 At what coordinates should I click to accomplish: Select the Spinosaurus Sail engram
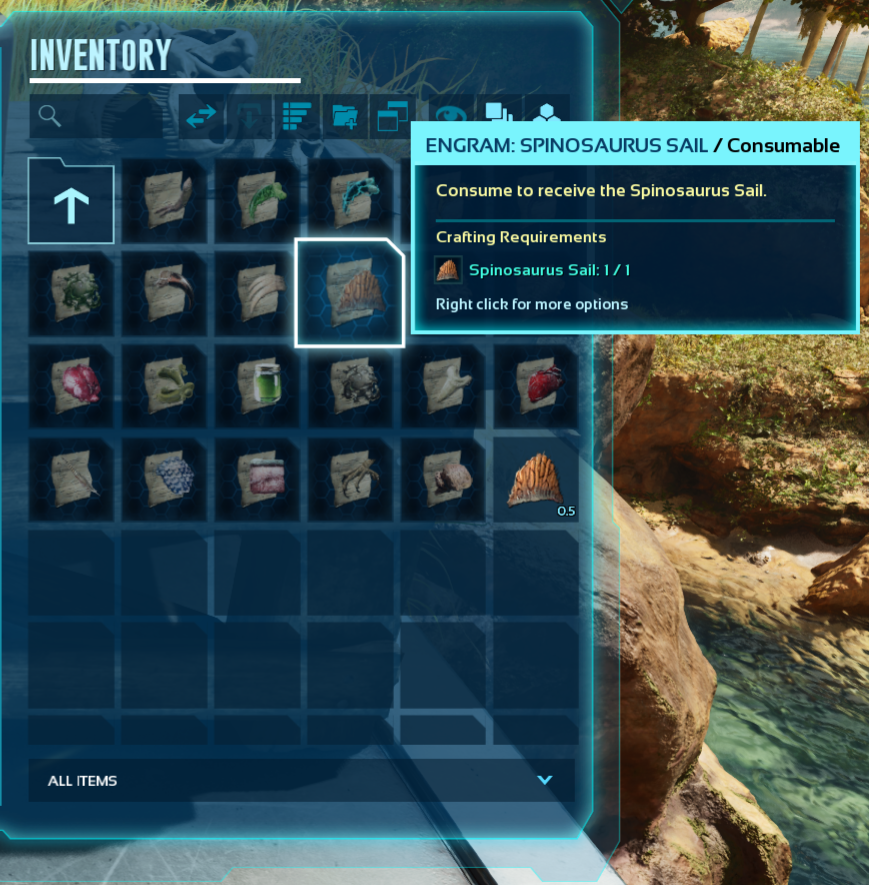click(x=350, y=293)
